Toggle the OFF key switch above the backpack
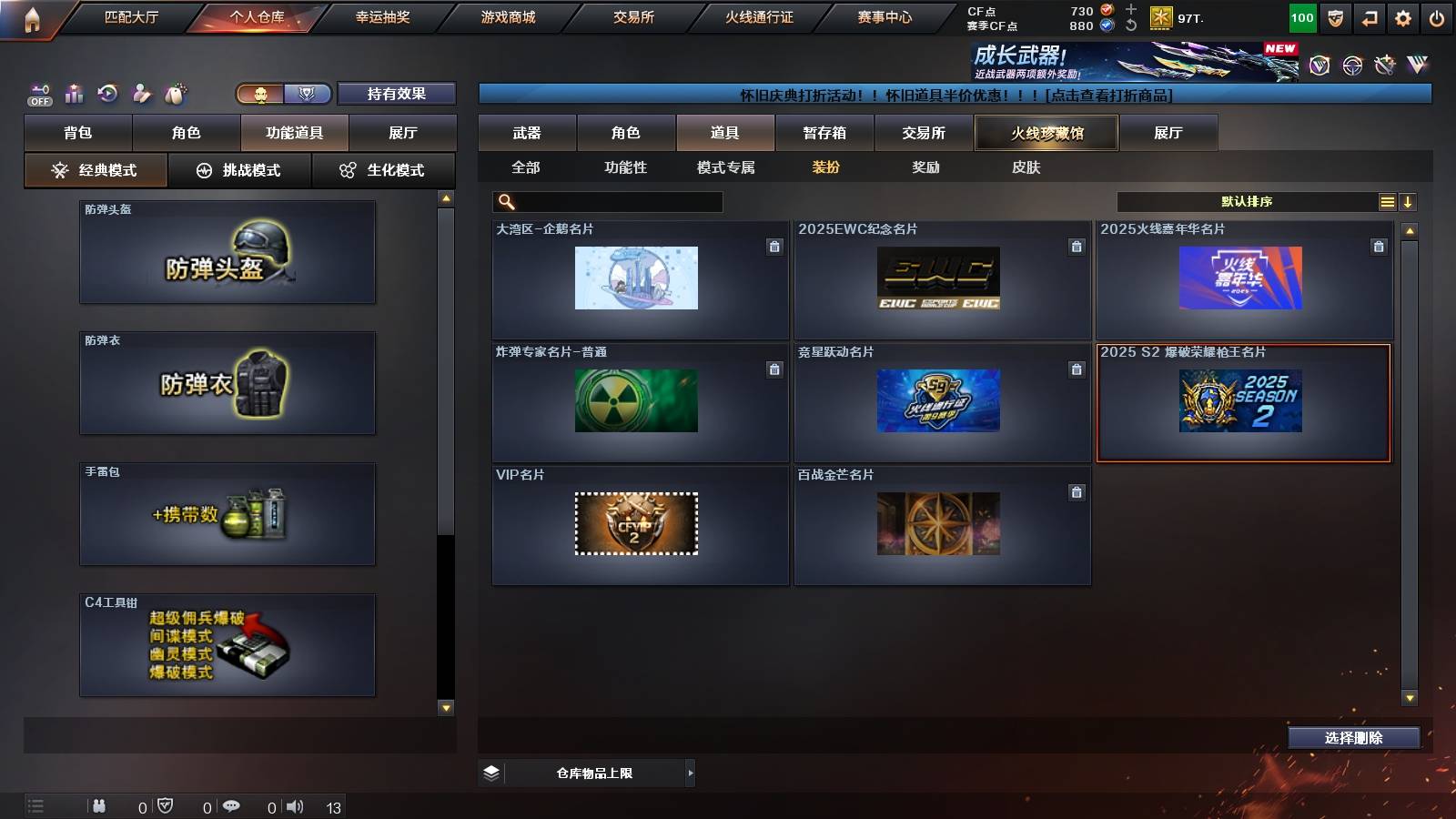 [38, 92]
